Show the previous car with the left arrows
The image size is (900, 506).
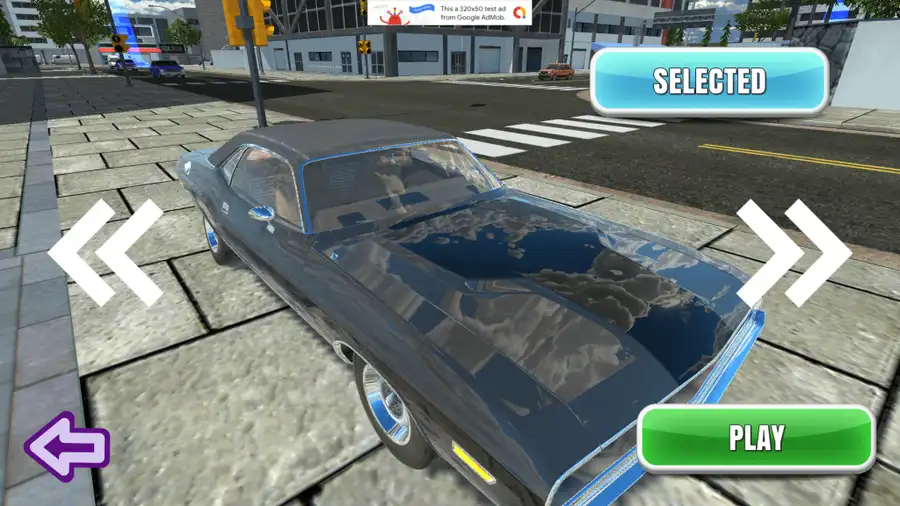[x=106, y=253]
